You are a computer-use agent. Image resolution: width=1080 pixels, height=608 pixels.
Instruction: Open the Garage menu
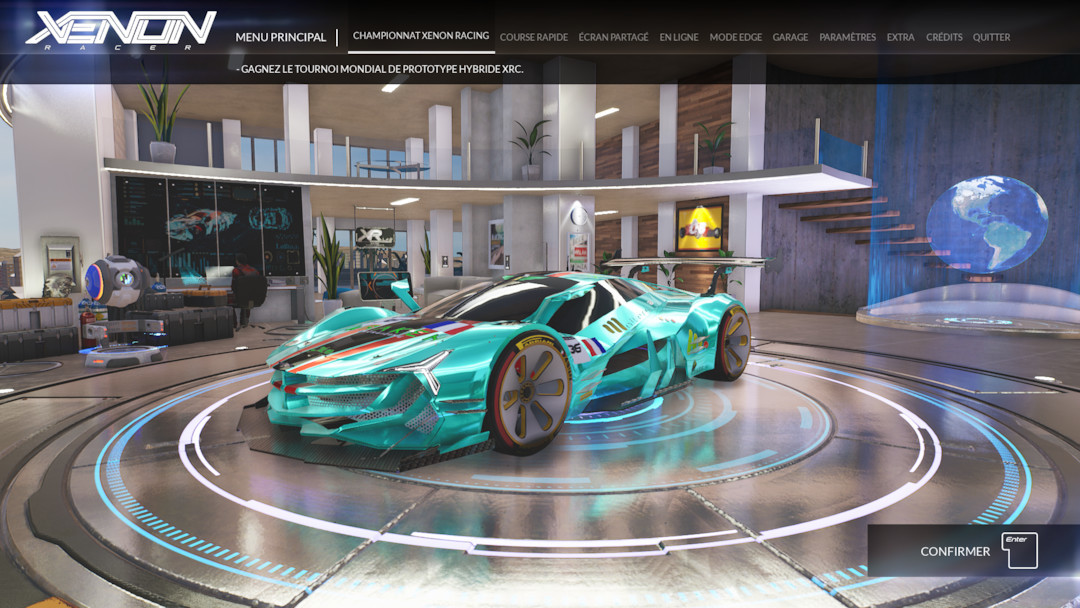[790, 37]
